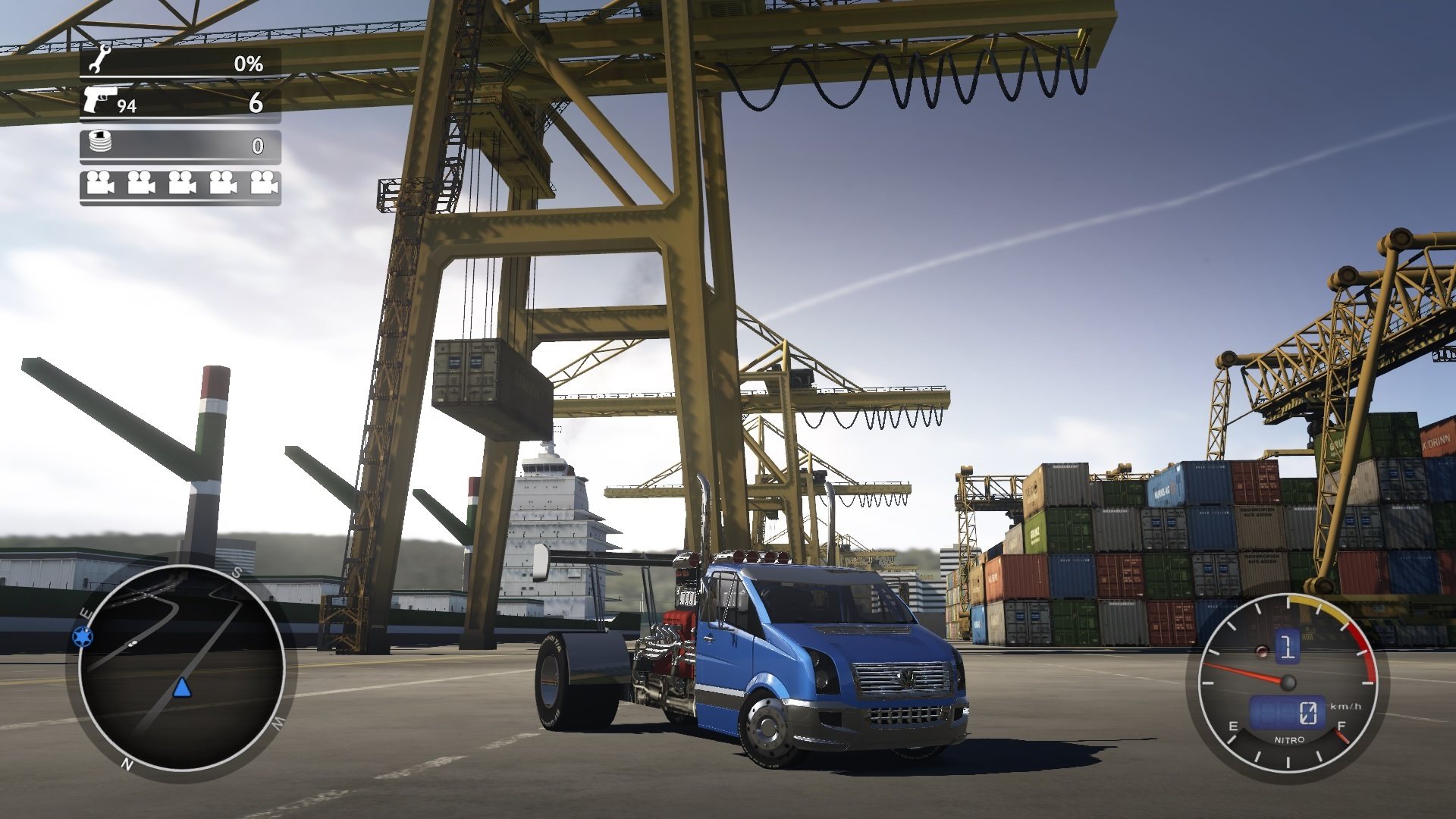Click the blue star marker on minimap
1456x819 pixels.
point(82,635)
